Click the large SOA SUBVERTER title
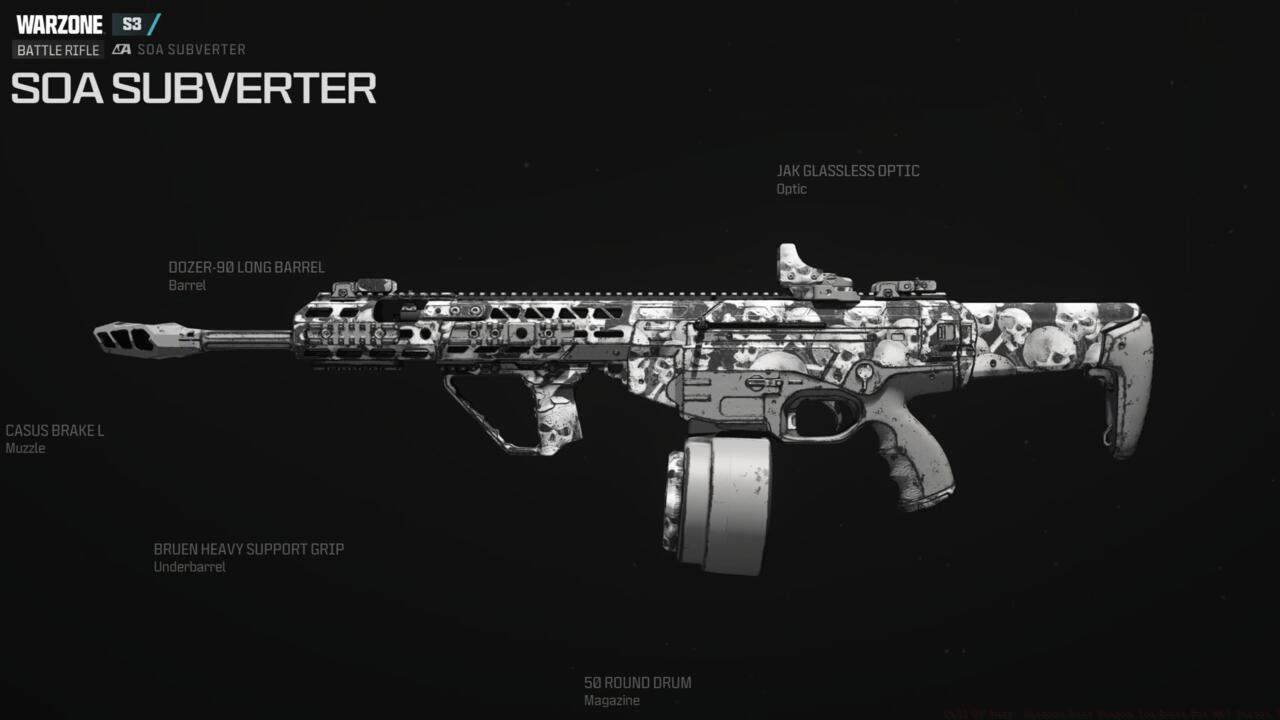 (x=192, y=90)
